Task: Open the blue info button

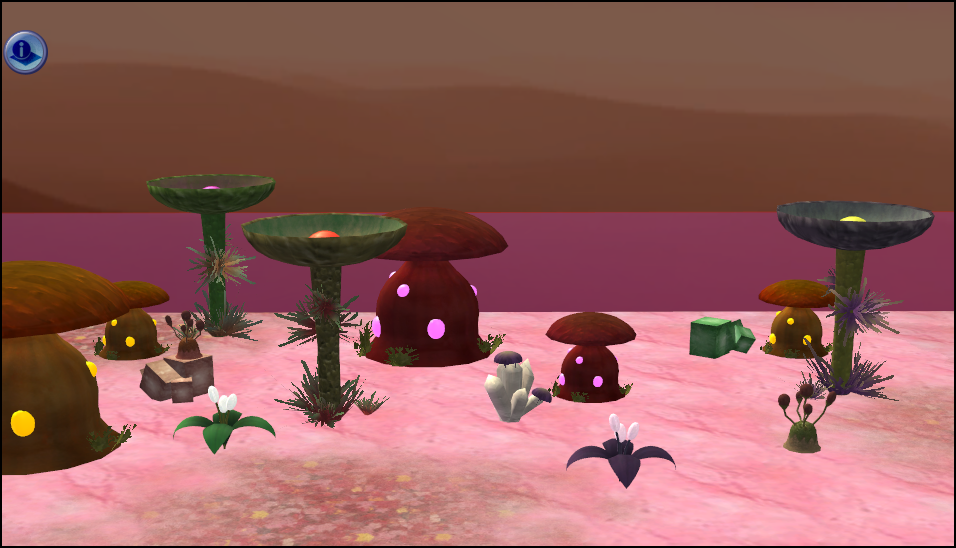Action: click(x=26, y=52)
